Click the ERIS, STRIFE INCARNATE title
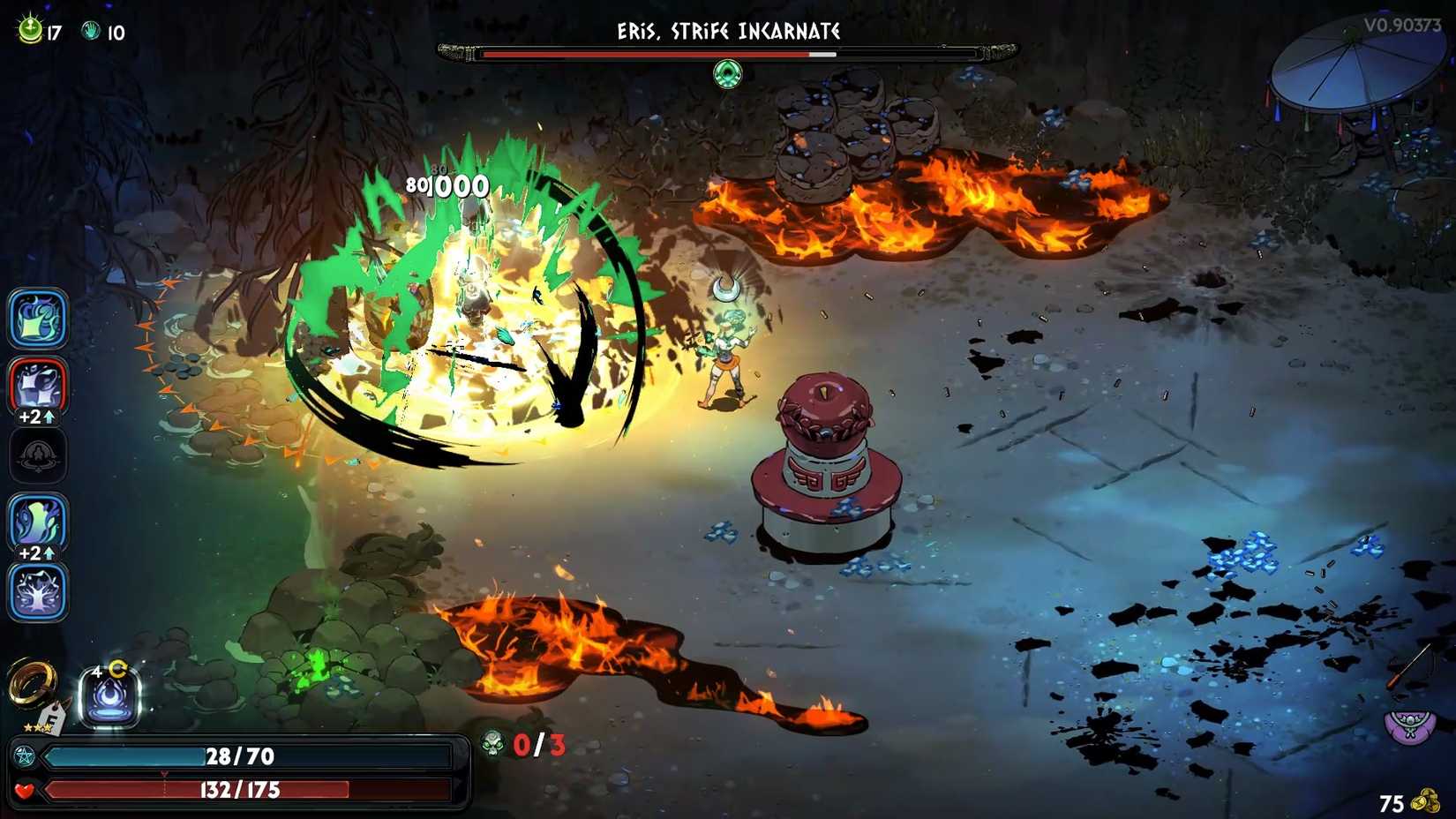Screen dimensions: 1456x819 (x=728, y=30)
